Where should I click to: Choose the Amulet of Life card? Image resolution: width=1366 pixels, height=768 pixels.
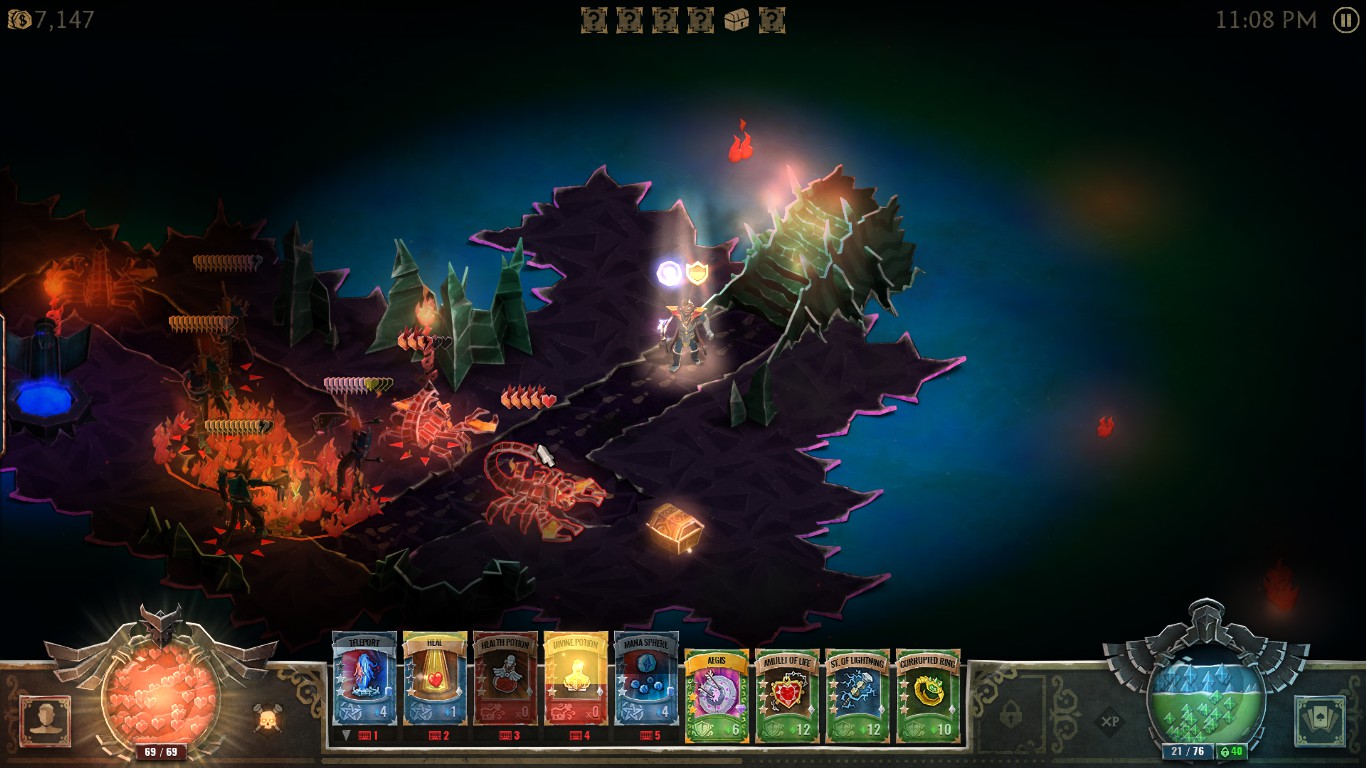pyautogui.click(x=787, y=695)
